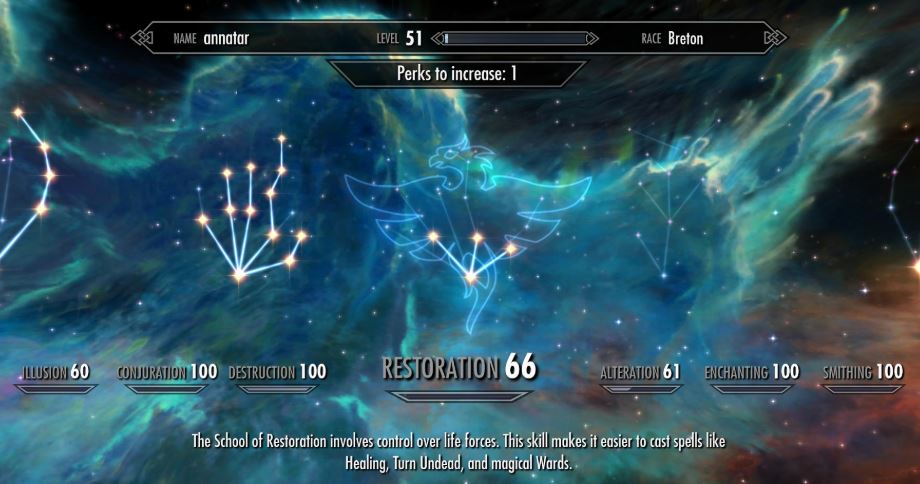Choose the Smithing skill
Image resolution: width=920 pixels, height=484 pixels.
pyautogui.click(x=862, y=373)
